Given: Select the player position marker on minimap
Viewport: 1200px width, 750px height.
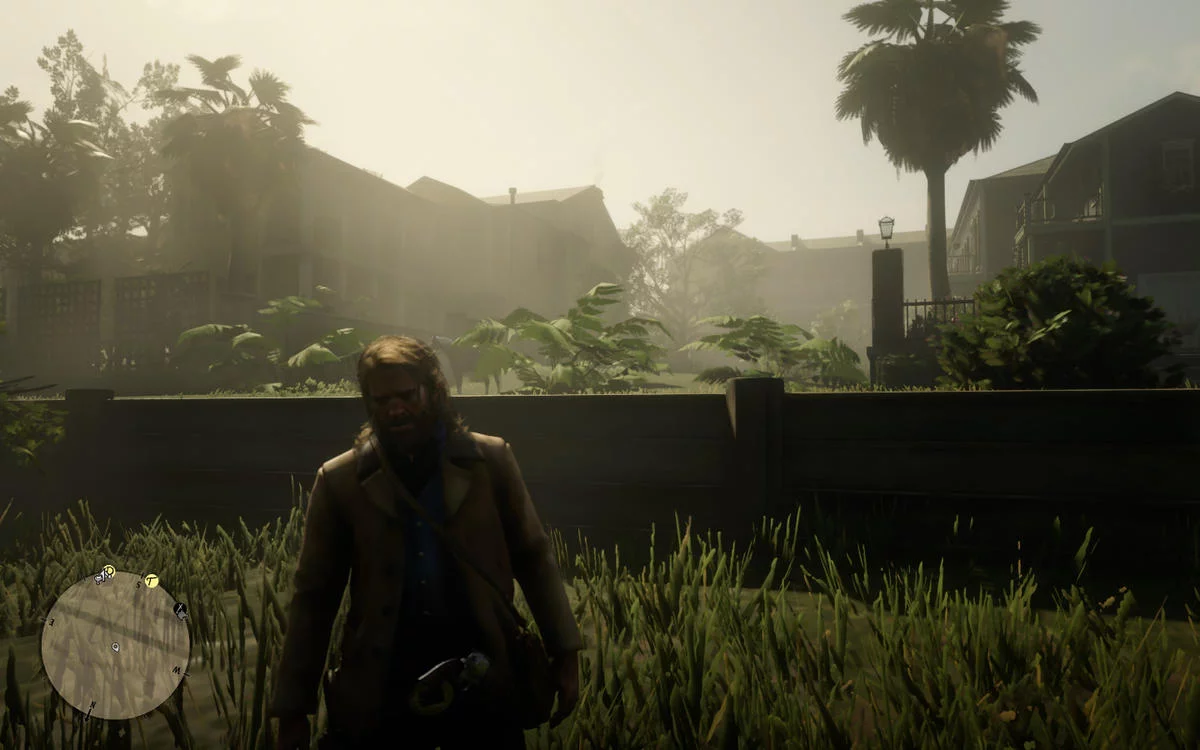Looking at the screenshot, I should point(115,647).
